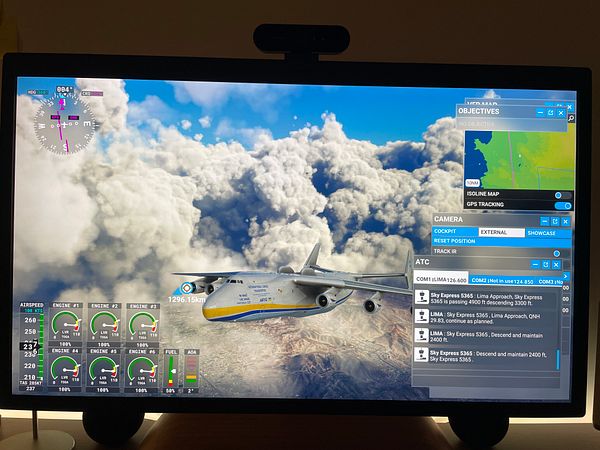Show more COM tabs with the arrow
This screenshot has width=600, height=450.
click(566, 277)
